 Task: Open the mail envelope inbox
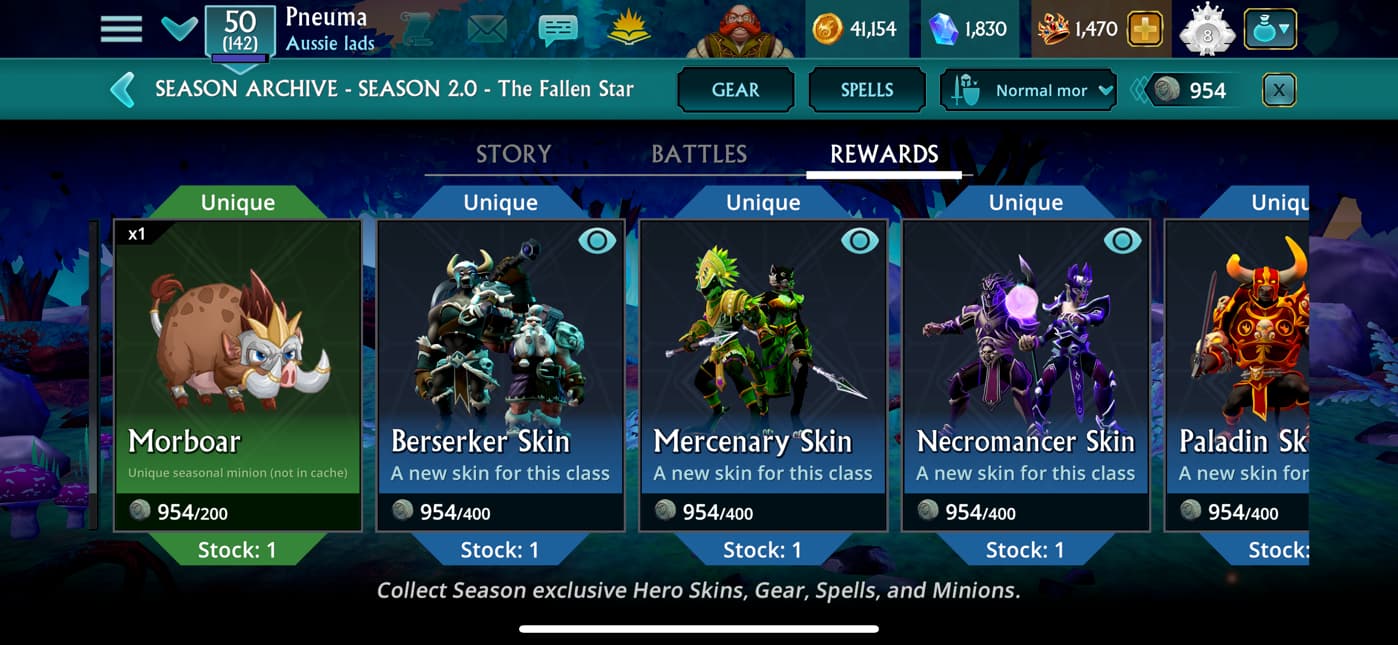click(487, 29)
